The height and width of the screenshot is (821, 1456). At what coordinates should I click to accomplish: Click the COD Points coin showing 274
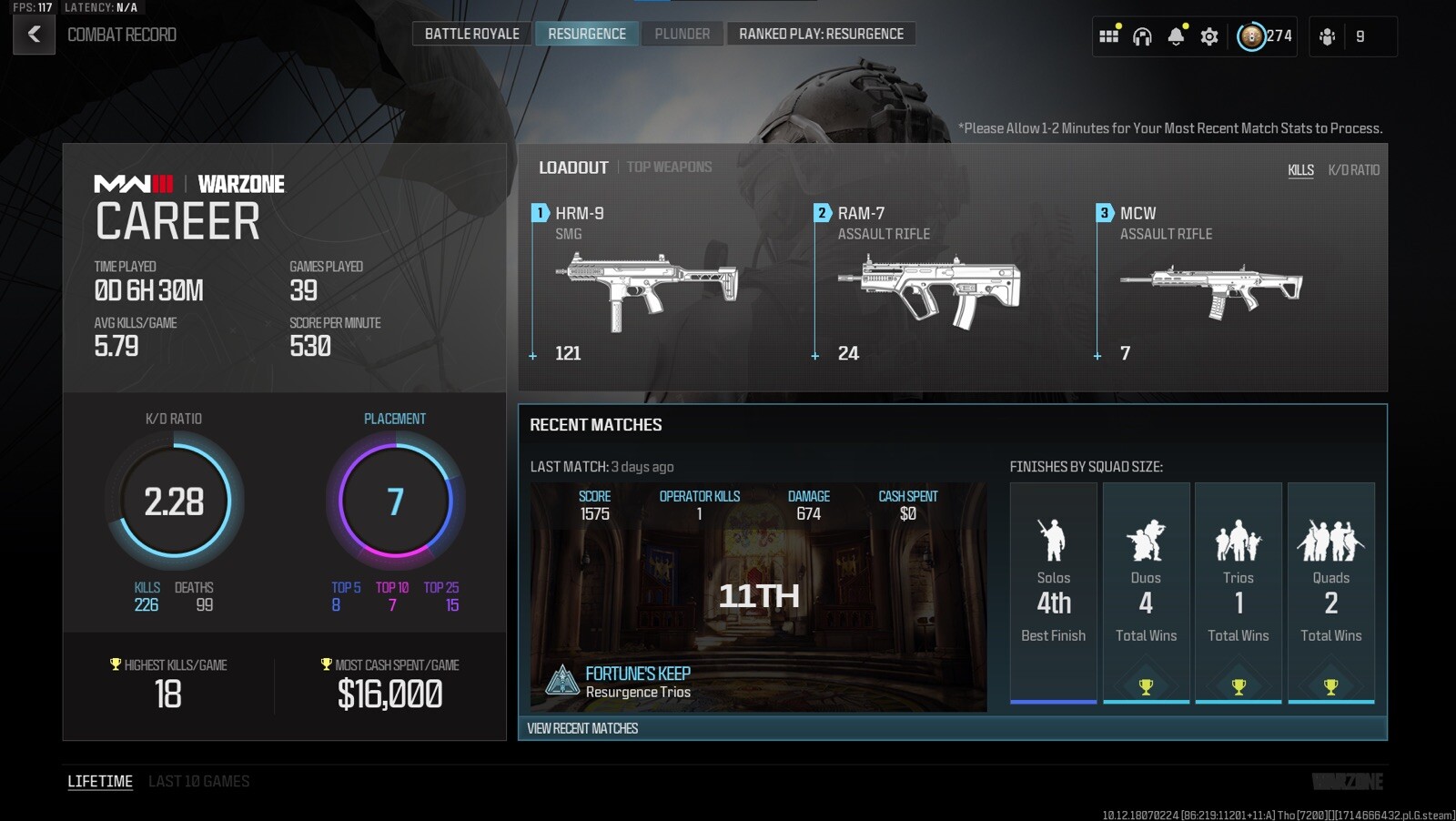(1253, 35)
